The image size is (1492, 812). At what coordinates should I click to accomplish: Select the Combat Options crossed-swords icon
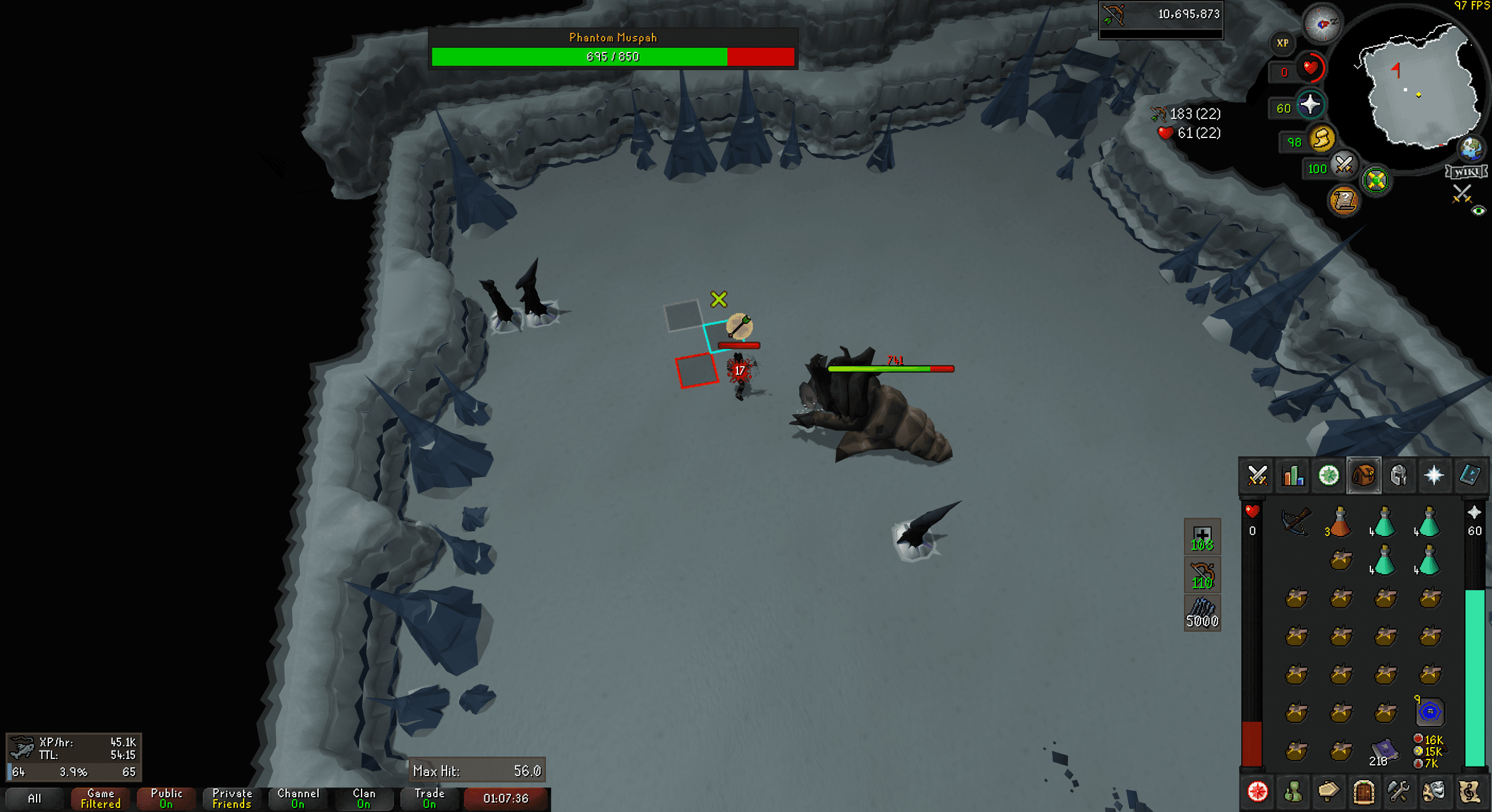(1257, 476)
